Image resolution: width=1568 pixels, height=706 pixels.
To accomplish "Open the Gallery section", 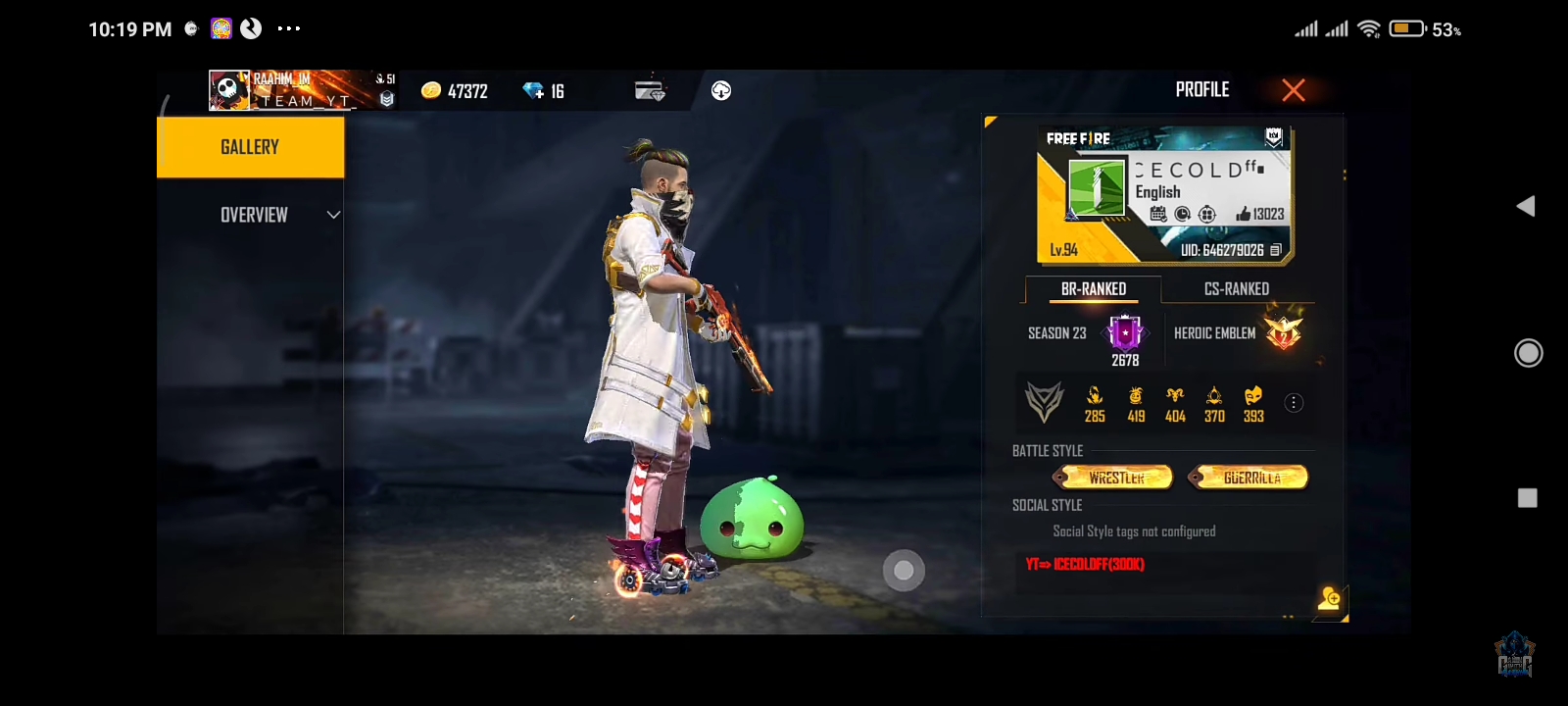I will [250, 147].
